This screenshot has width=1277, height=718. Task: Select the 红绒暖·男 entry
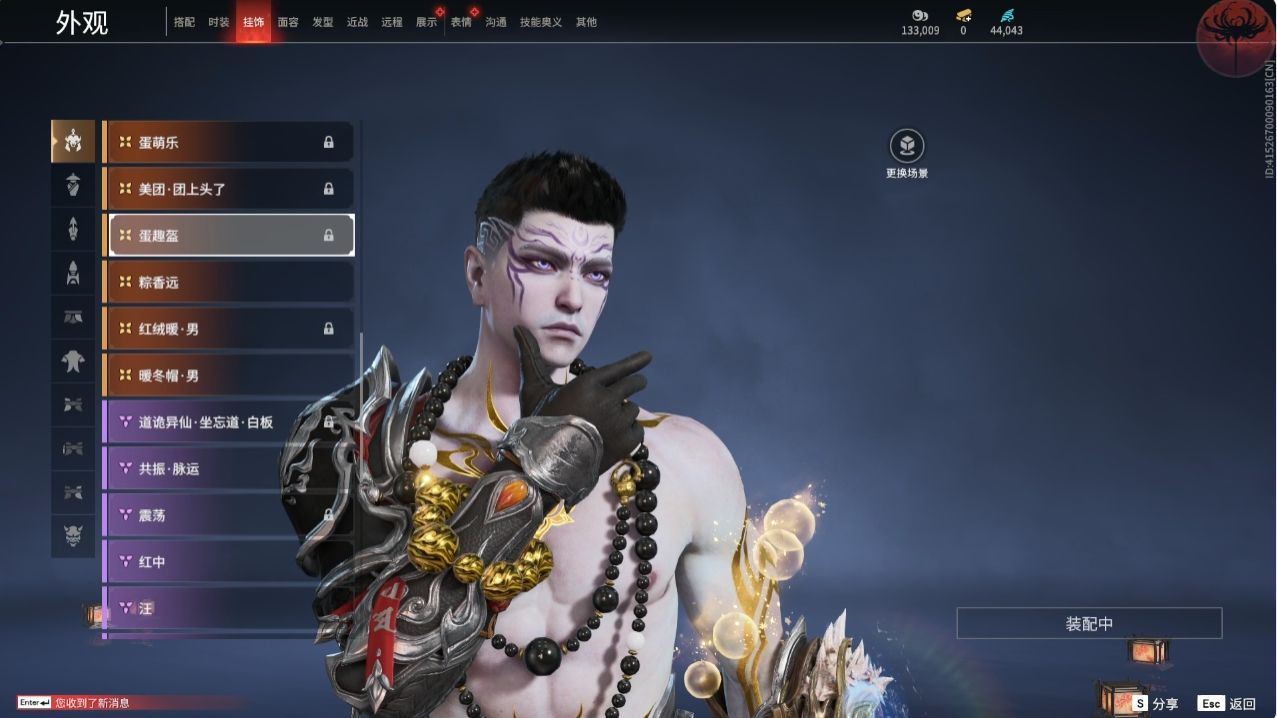pyautogui.click(x=228, y=328)
